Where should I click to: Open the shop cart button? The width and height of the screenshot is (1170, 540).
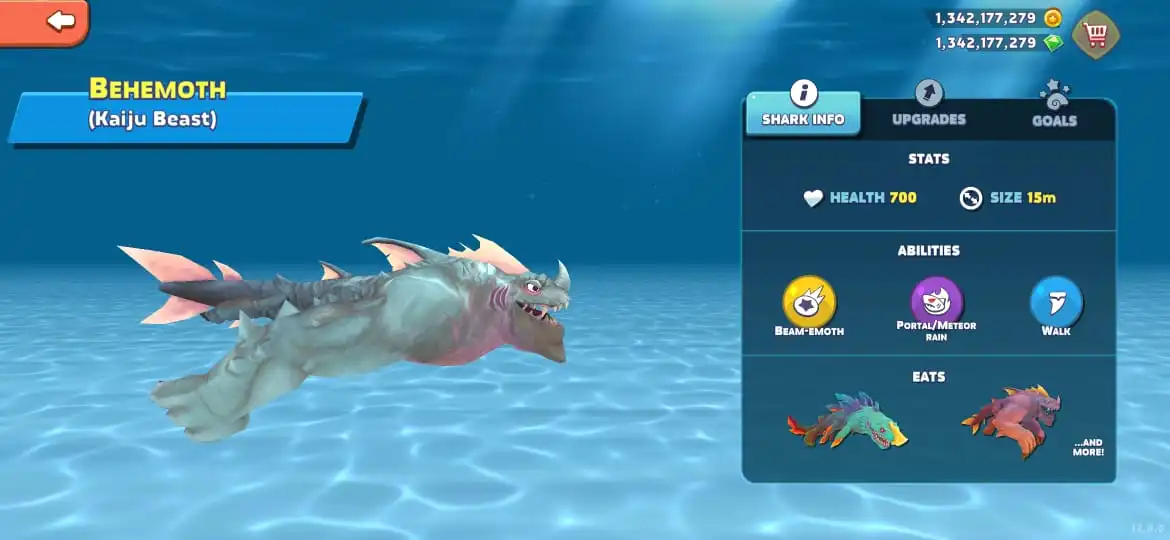(1096, 35)
